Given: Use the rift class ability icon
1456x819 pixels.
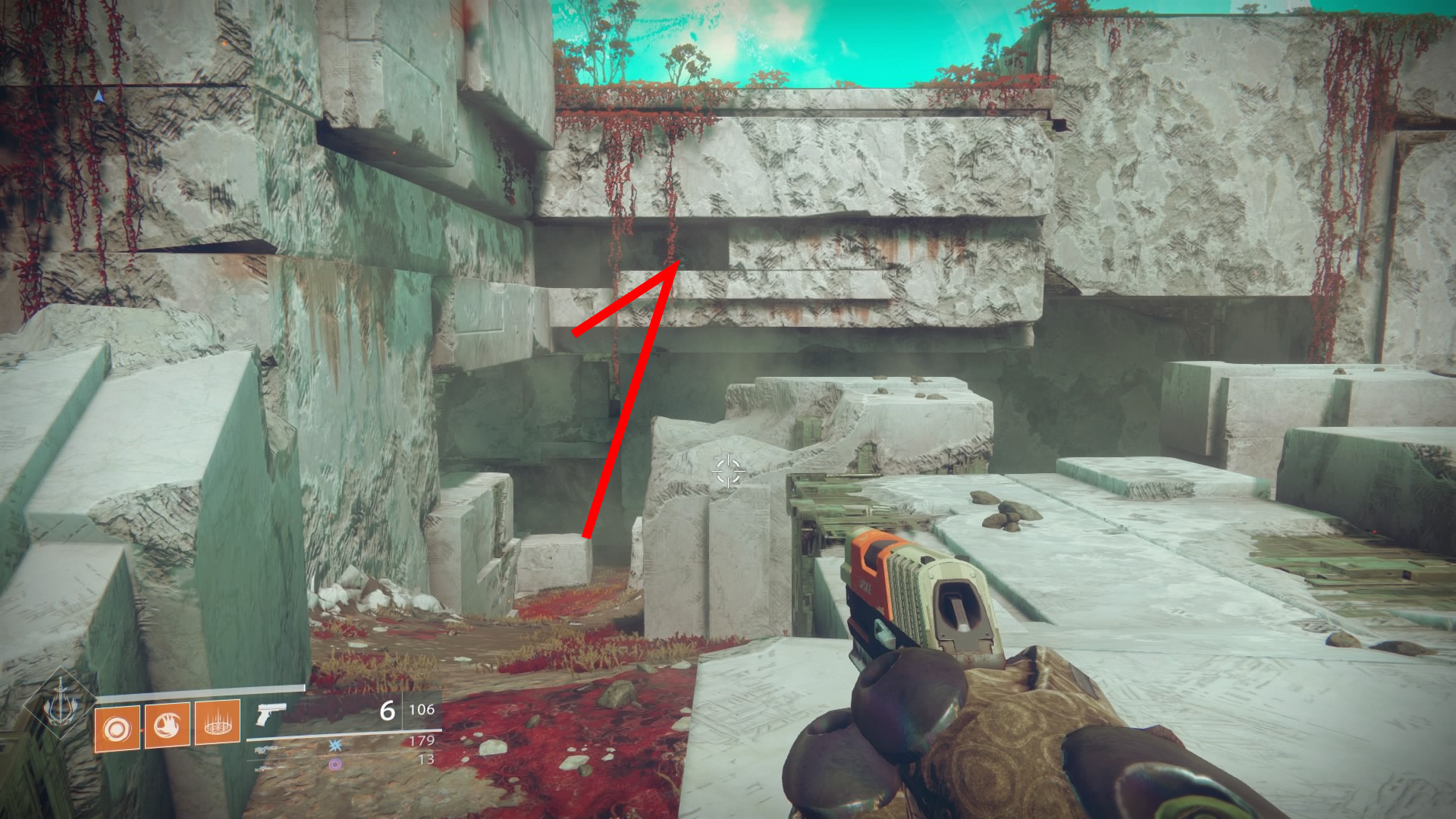Looking at the screenshot, I should coord(218,724).
